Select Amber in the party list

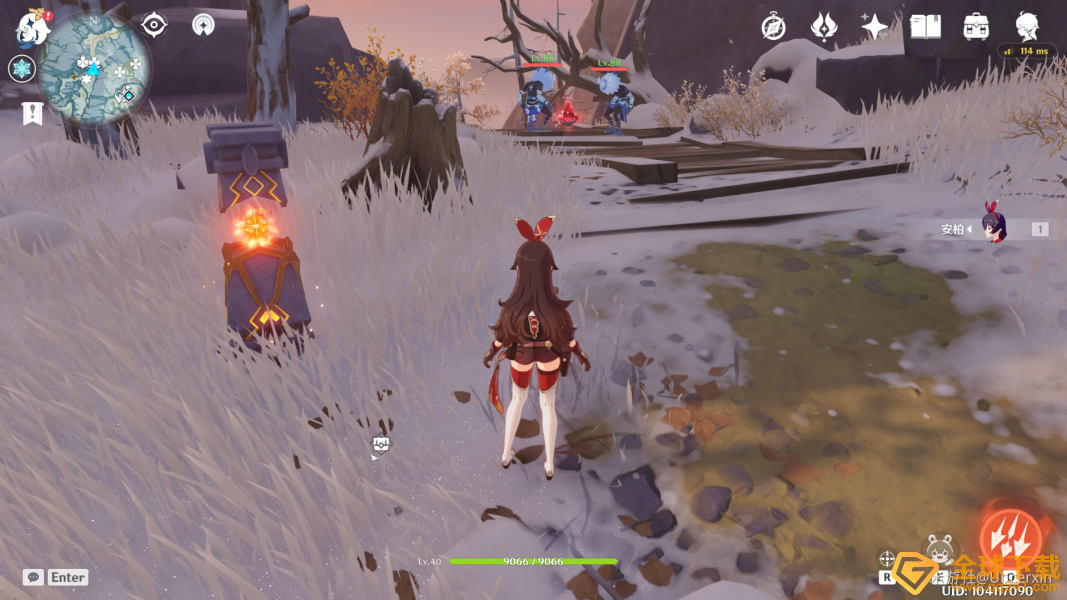click(994, 229)
